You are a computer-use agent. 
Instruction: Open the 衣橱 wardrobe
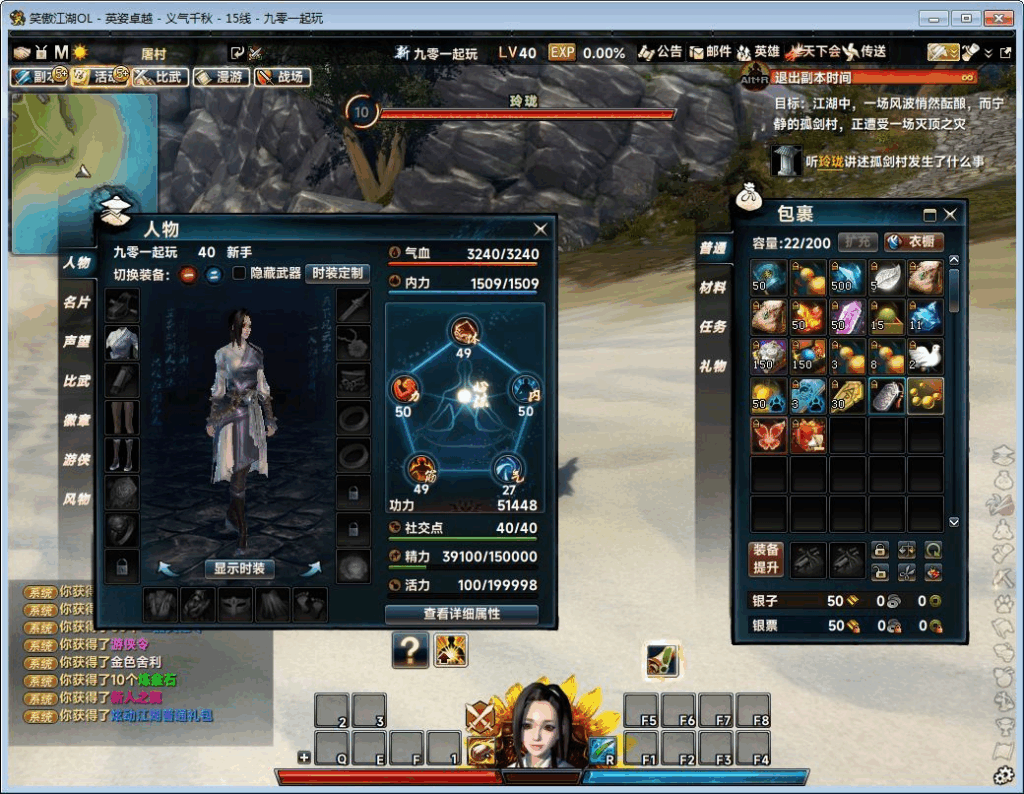click(913, 242)
